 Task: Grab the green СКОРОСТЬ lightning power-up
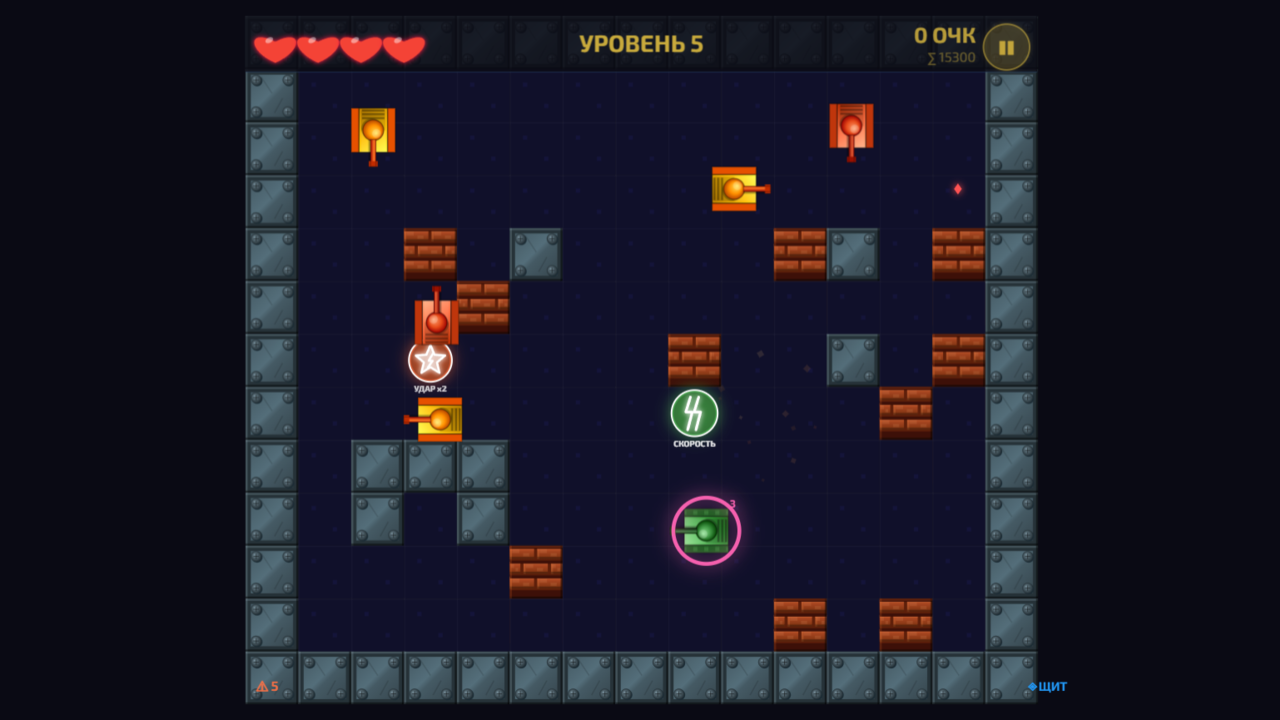coord(694,413)
